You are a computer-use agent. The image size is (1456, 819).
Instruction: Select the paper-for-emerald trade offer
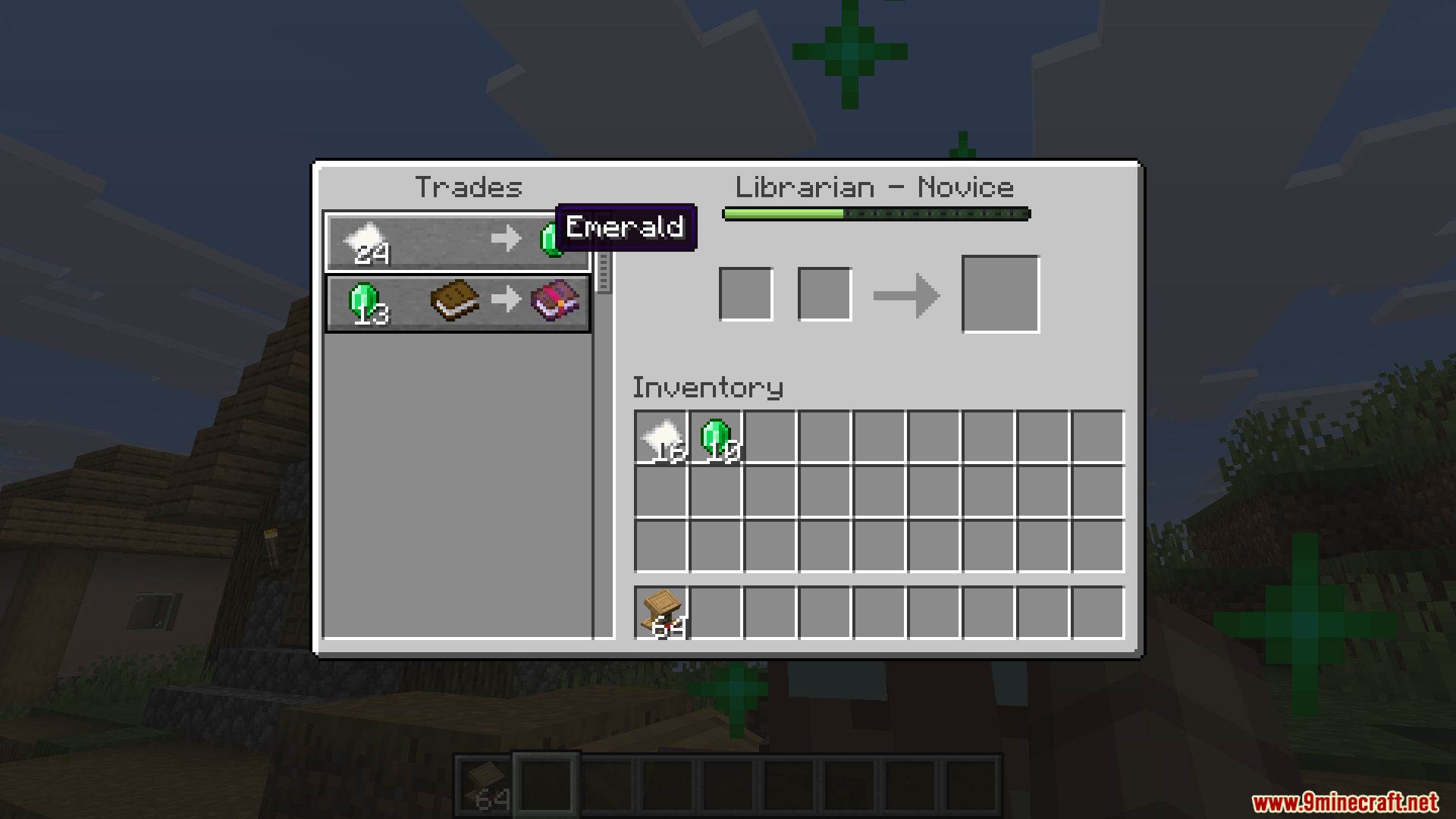tap(457, 242)
